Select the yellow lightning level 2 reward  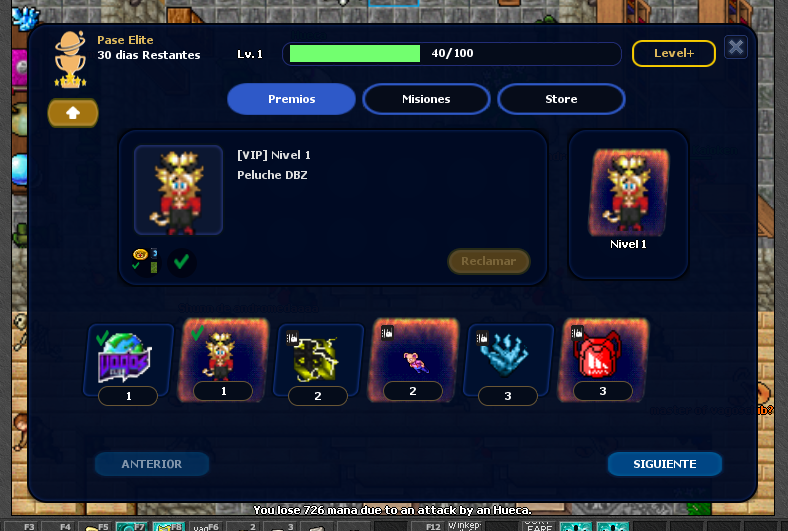[x=317, y=358]
